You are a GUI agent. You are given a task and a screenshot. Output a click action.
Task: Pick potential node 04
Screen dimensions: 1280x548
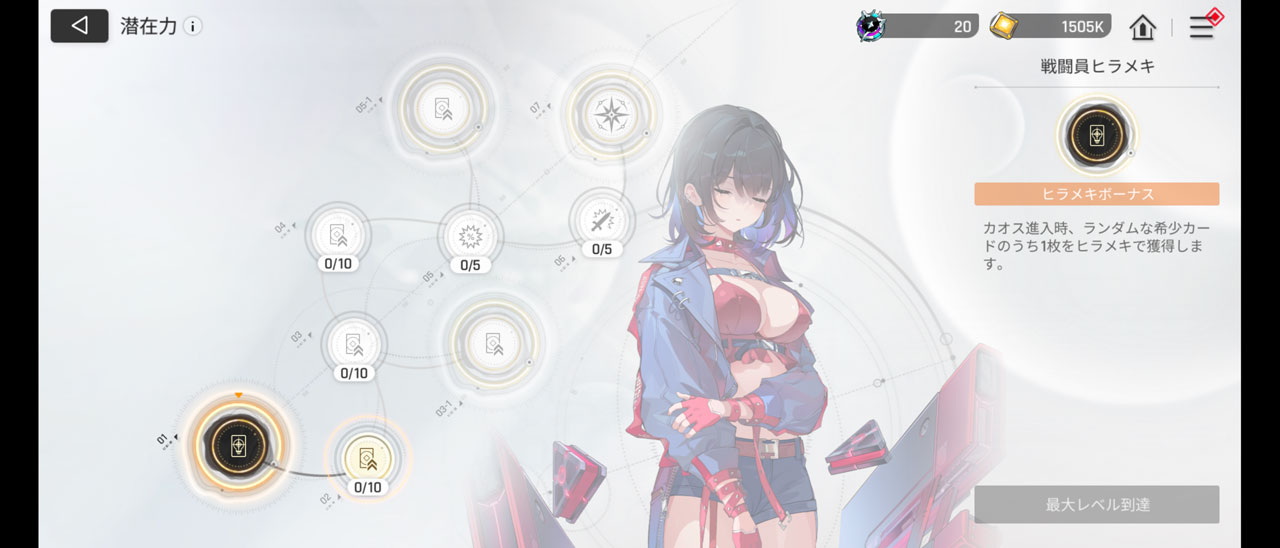coord(337,235)
